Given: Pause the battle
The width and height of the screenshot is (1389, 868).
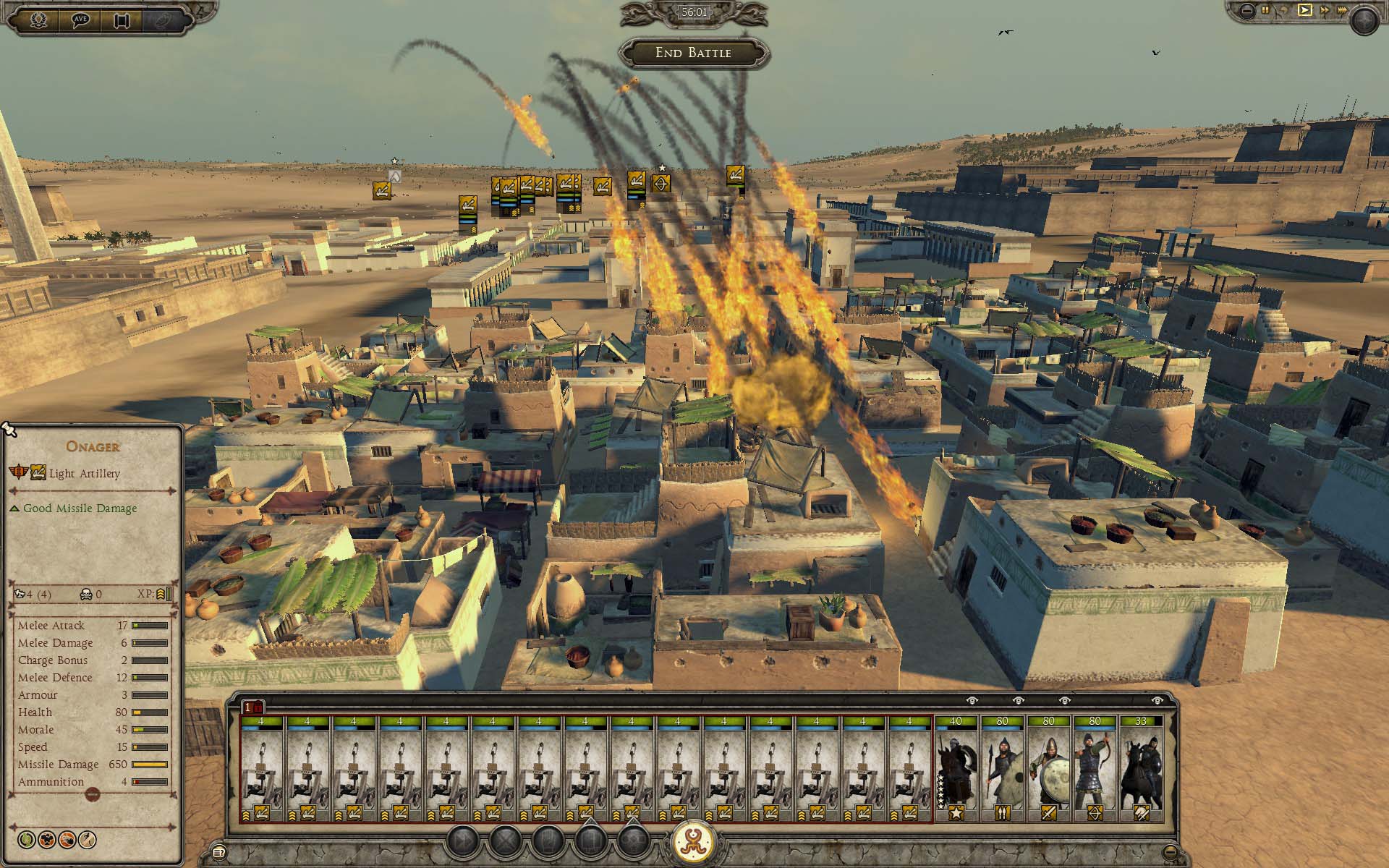Looking at the screenshot, I should [1265, 10].
